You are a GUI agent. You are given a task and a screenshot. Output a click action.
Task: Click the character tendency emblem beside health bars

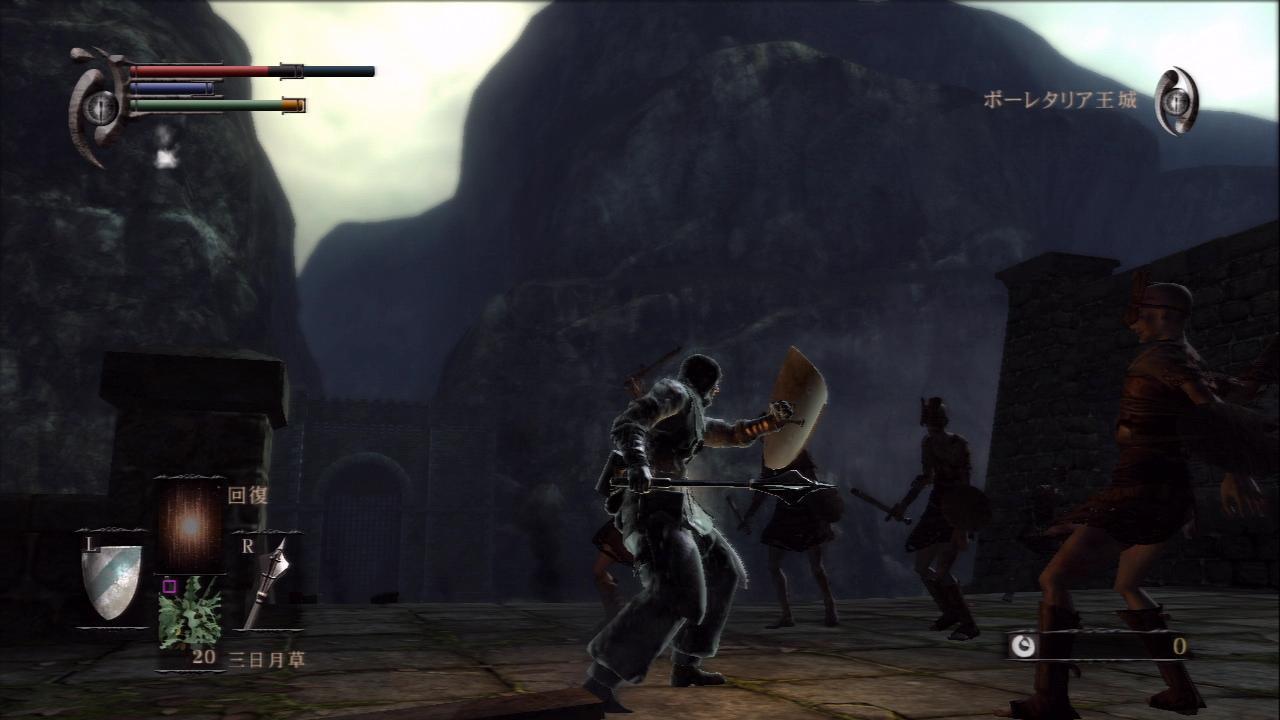[99, 106]
